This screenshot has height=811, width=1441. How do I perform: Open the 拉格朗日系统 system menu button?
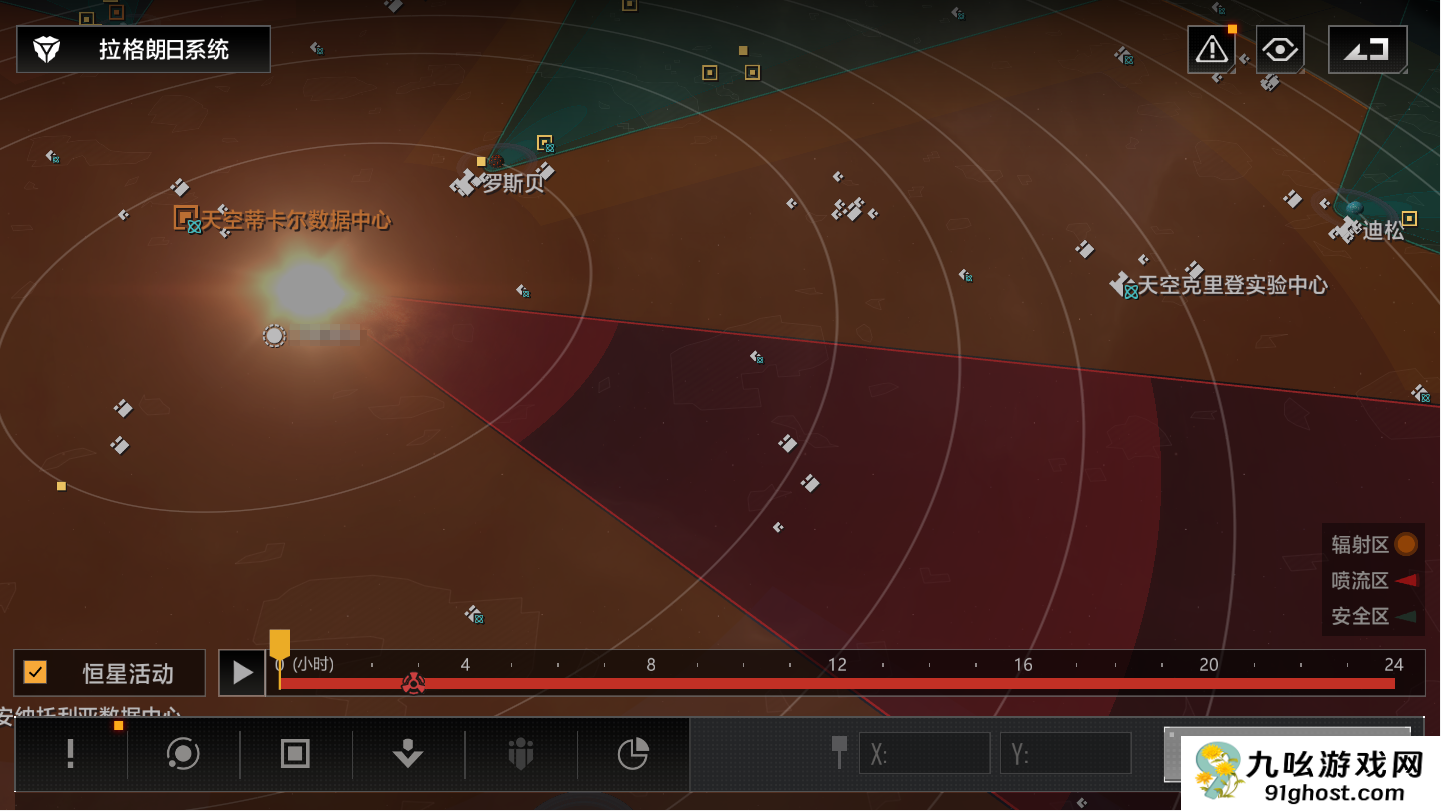click(x=143, y=49)
